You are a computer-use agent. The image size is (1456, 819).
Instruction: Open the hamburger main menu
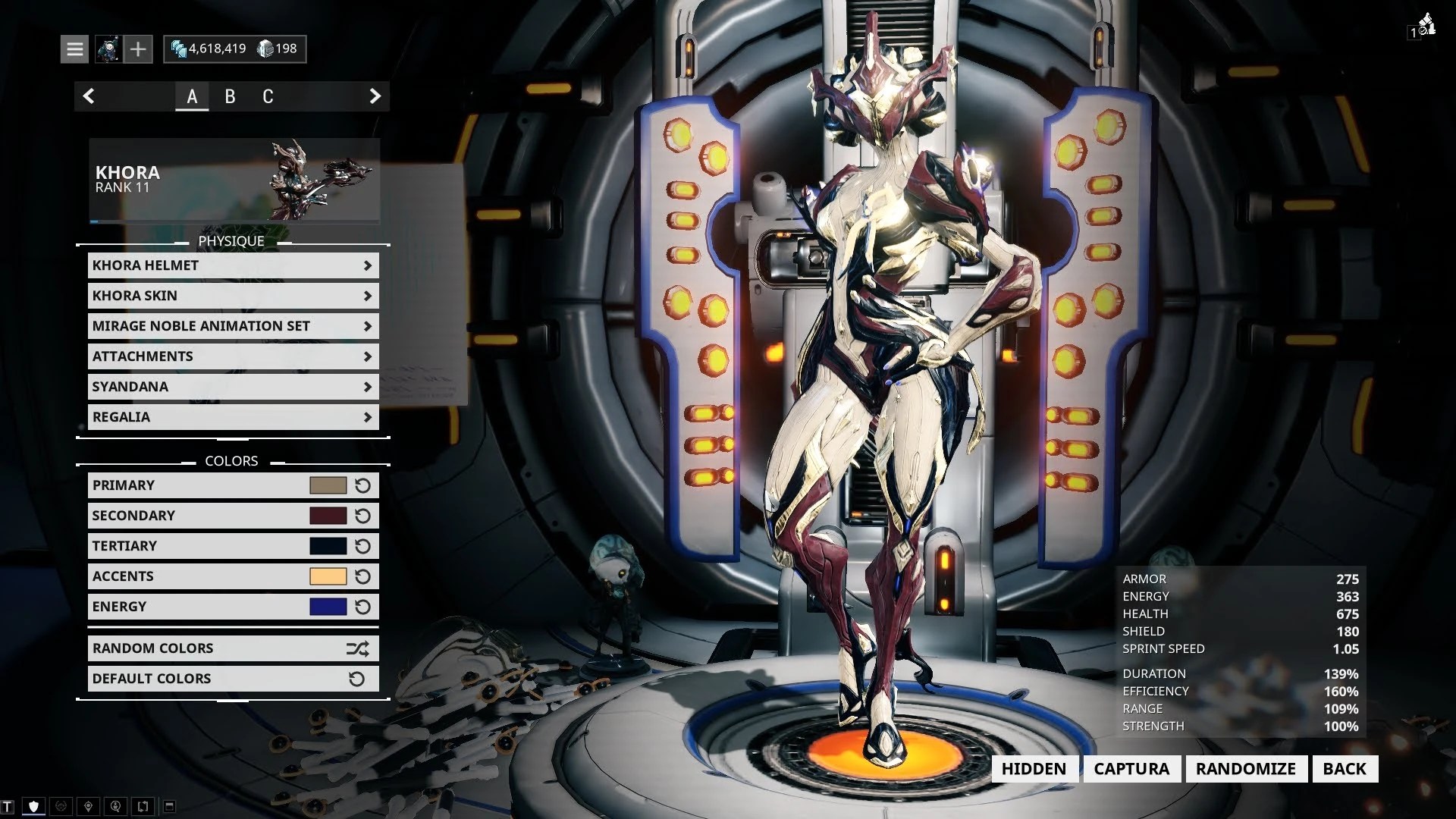[x=74, y=49]
